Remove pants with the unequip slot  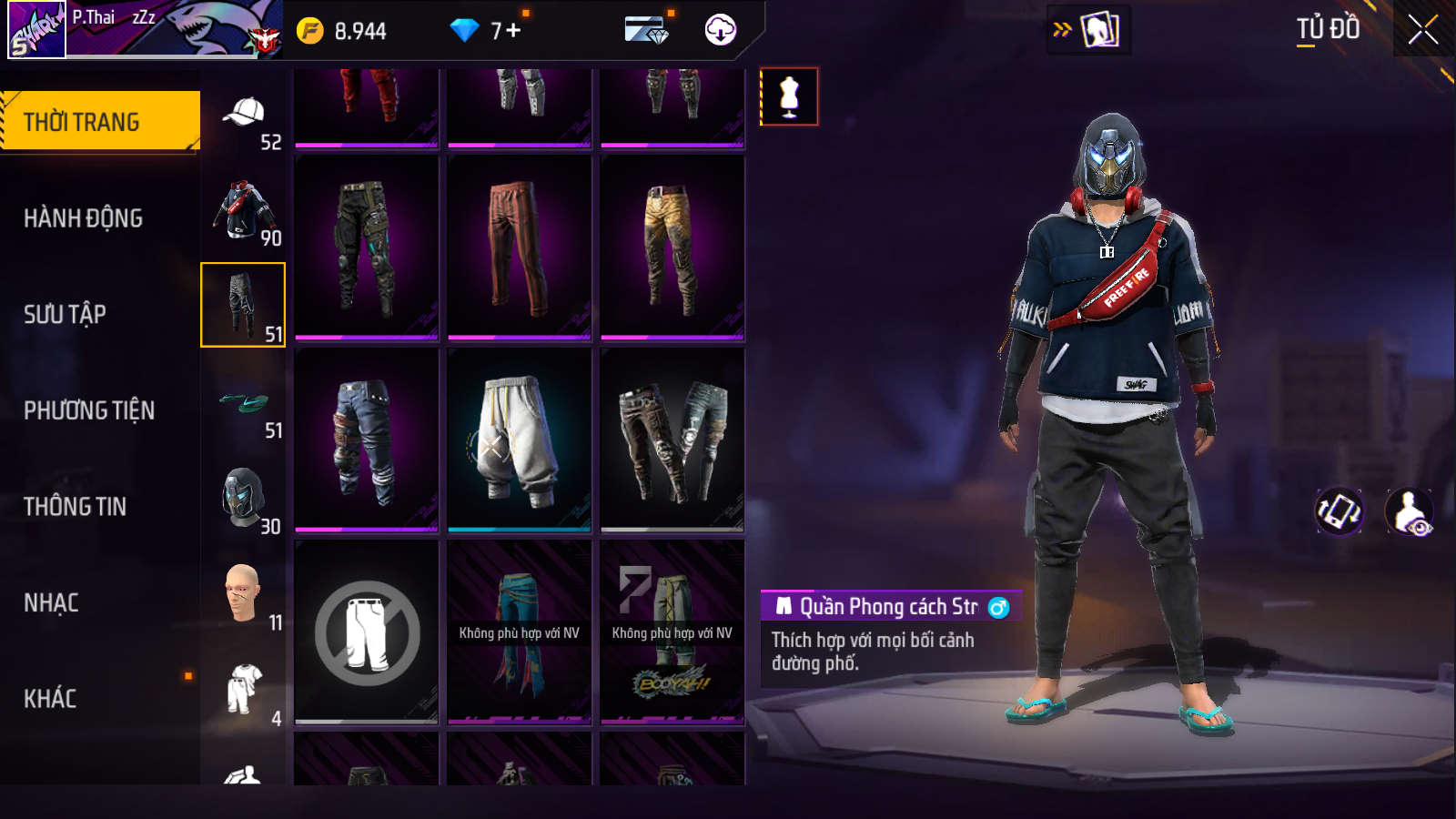click(x=367, y=633)
